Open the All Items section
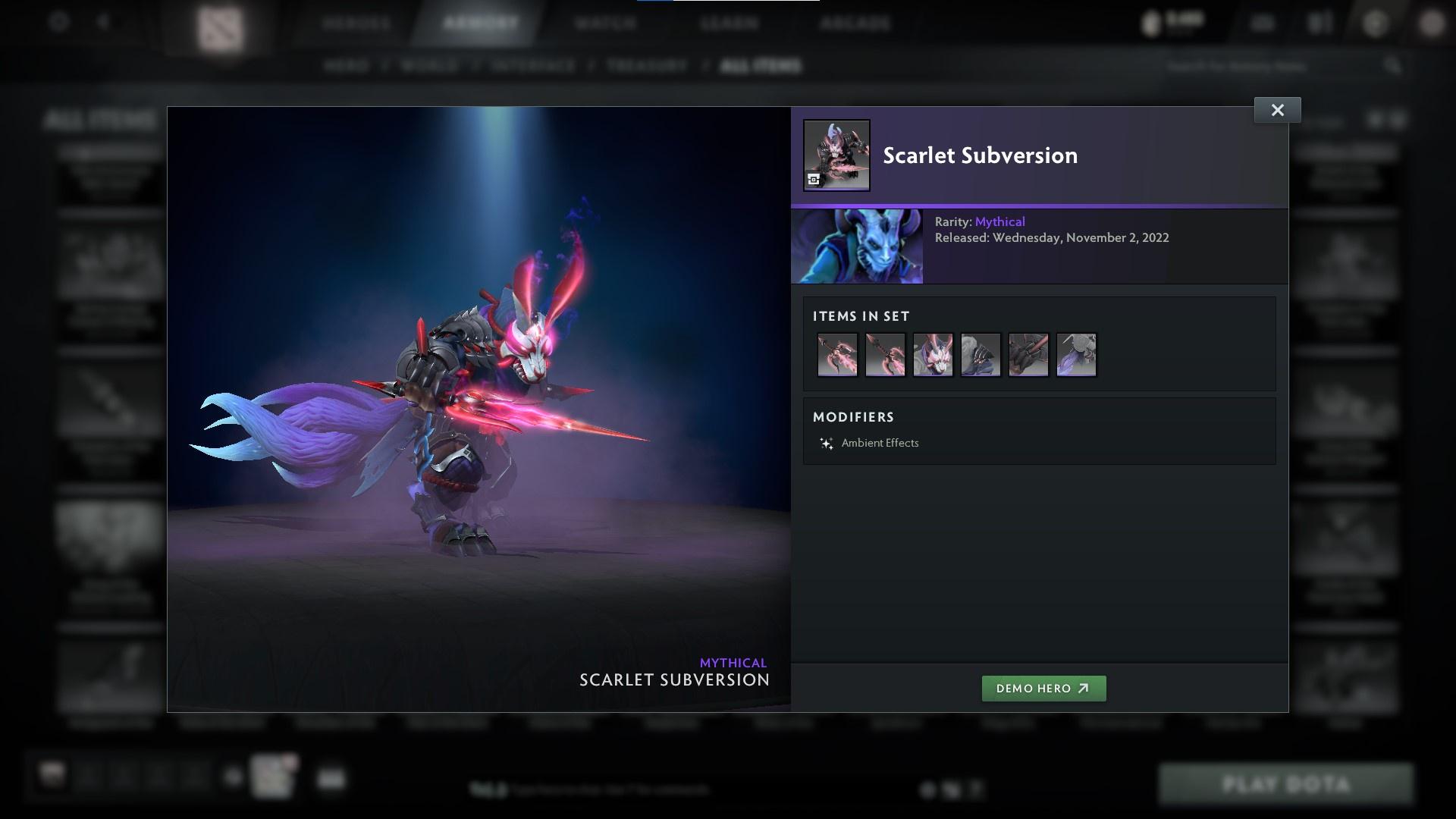Image resolution: width=1456 pixels, height=819 pixels. [x=761, y=66]
